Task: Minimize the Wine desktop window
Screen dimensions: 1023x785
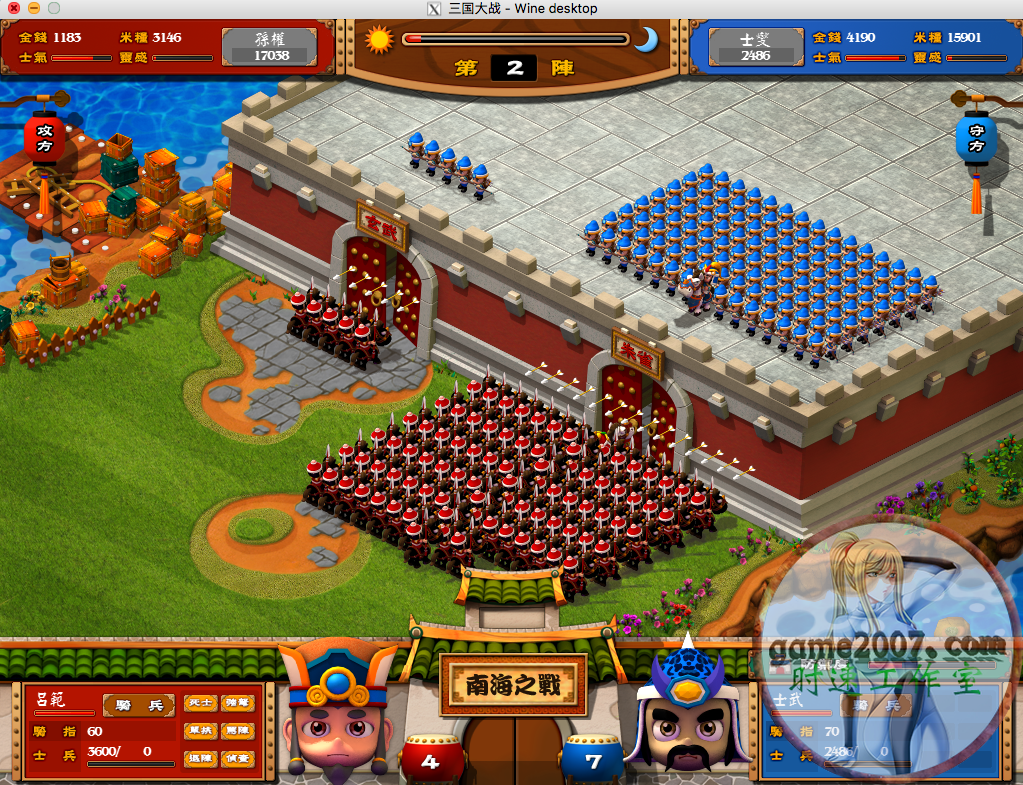Action: 32,8
